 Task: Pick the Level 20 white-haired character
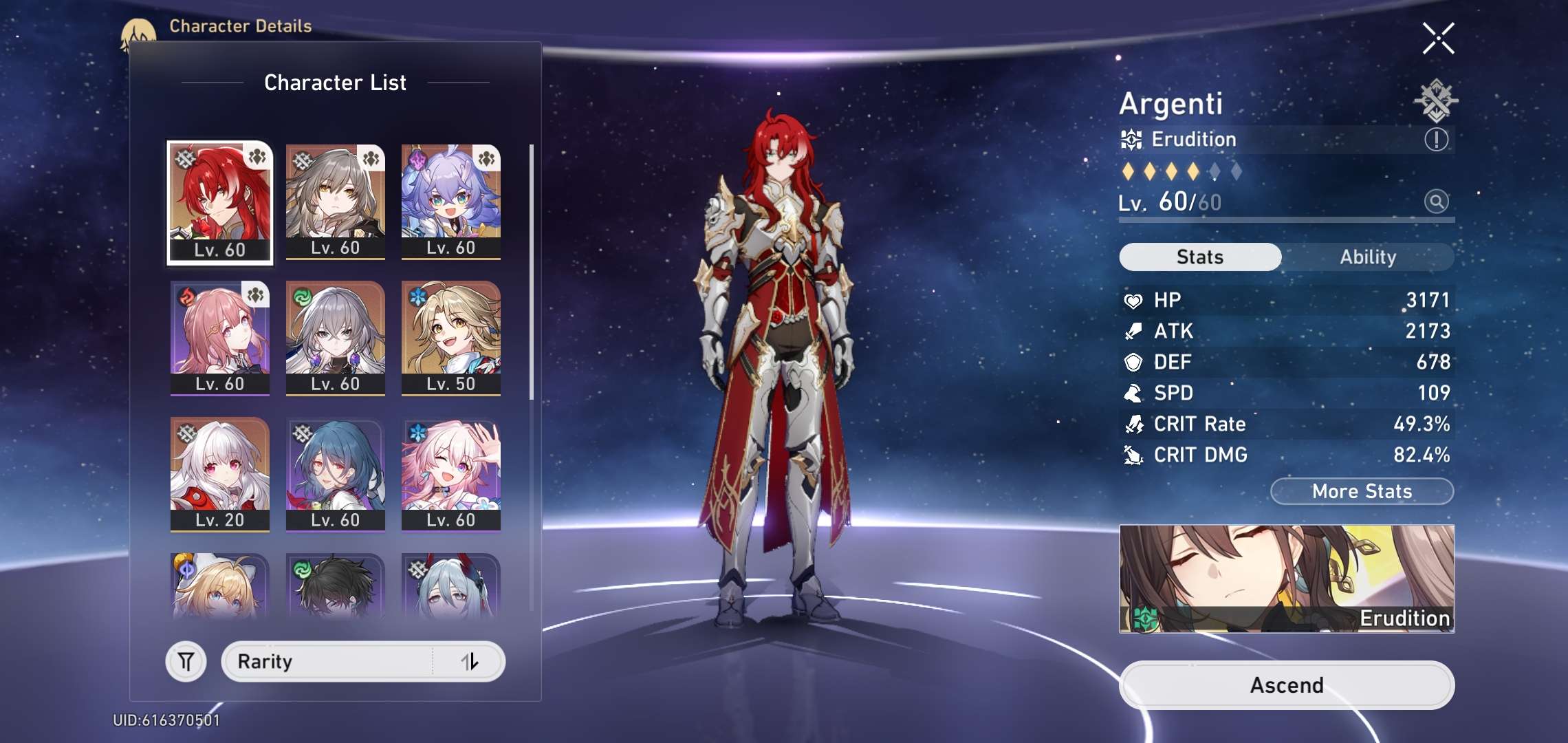point(220,473)
